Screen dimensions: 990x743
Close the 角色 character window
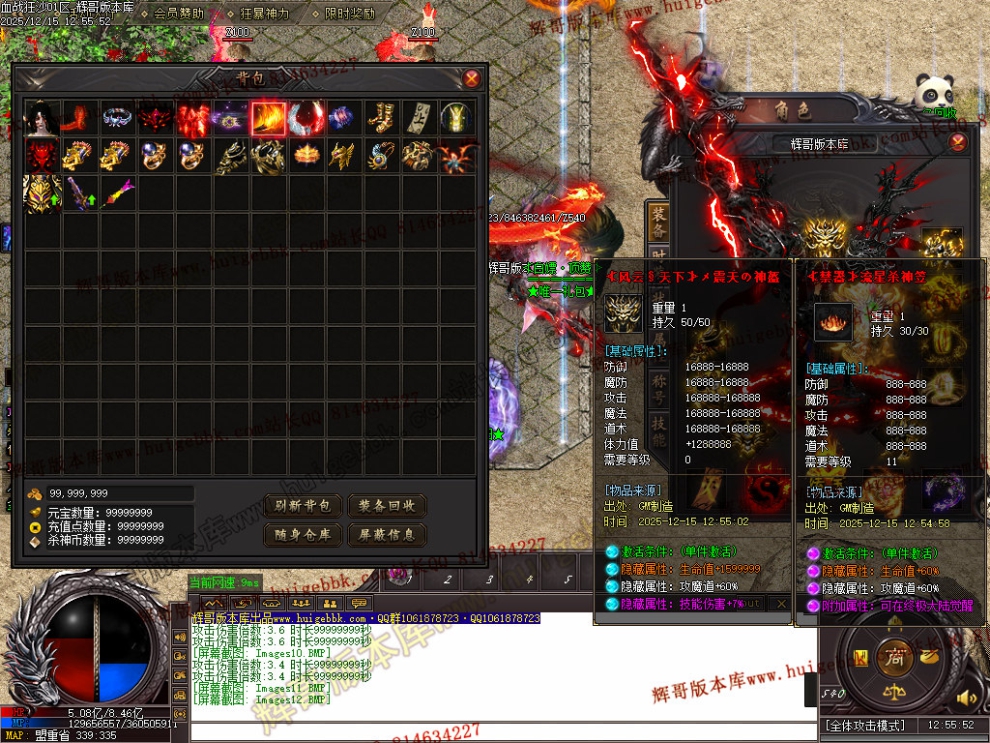click(957, 141)
